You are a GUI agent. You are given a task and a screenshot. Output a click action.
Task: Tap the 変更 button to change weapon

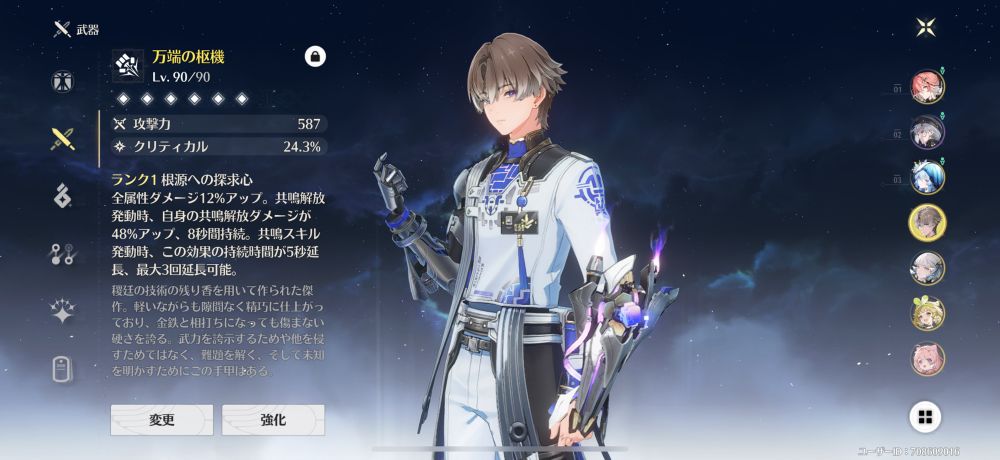pos(161,420)
